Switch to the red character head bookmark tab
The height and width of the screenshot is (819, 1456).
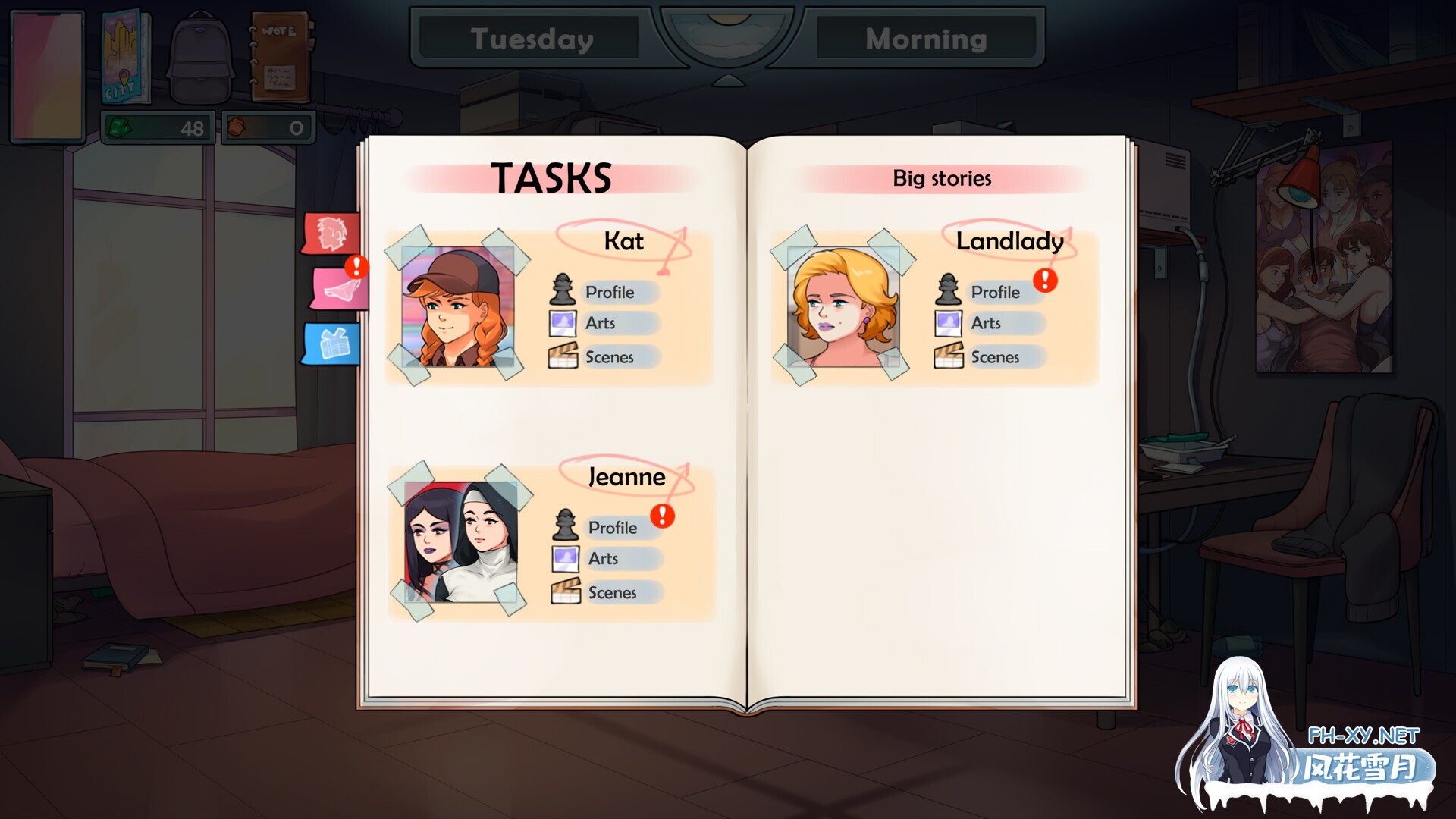(331, 233)
